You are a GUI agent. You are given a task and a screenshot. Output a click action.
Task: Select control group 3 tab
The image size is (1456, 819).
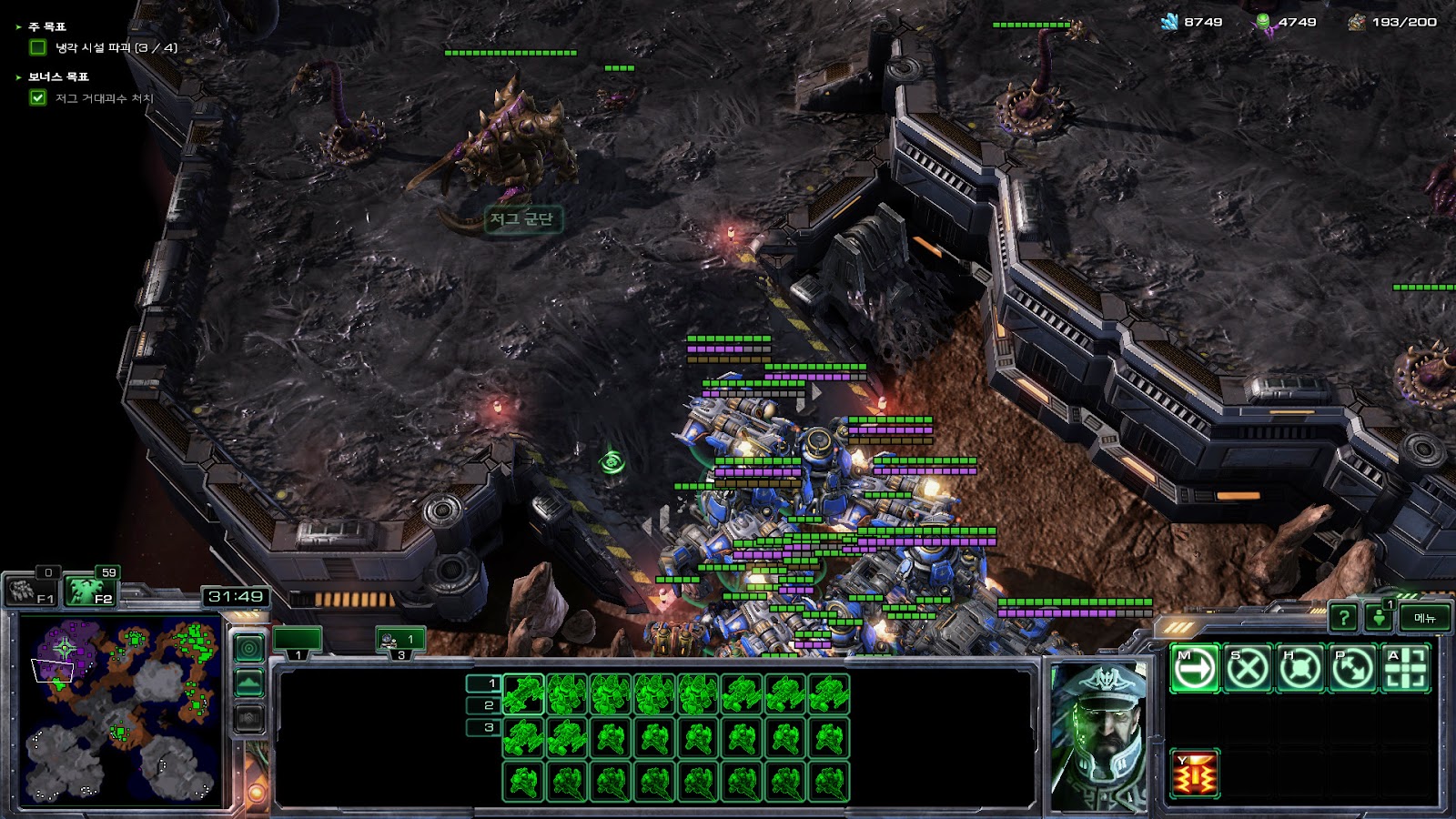coord(400,641)
